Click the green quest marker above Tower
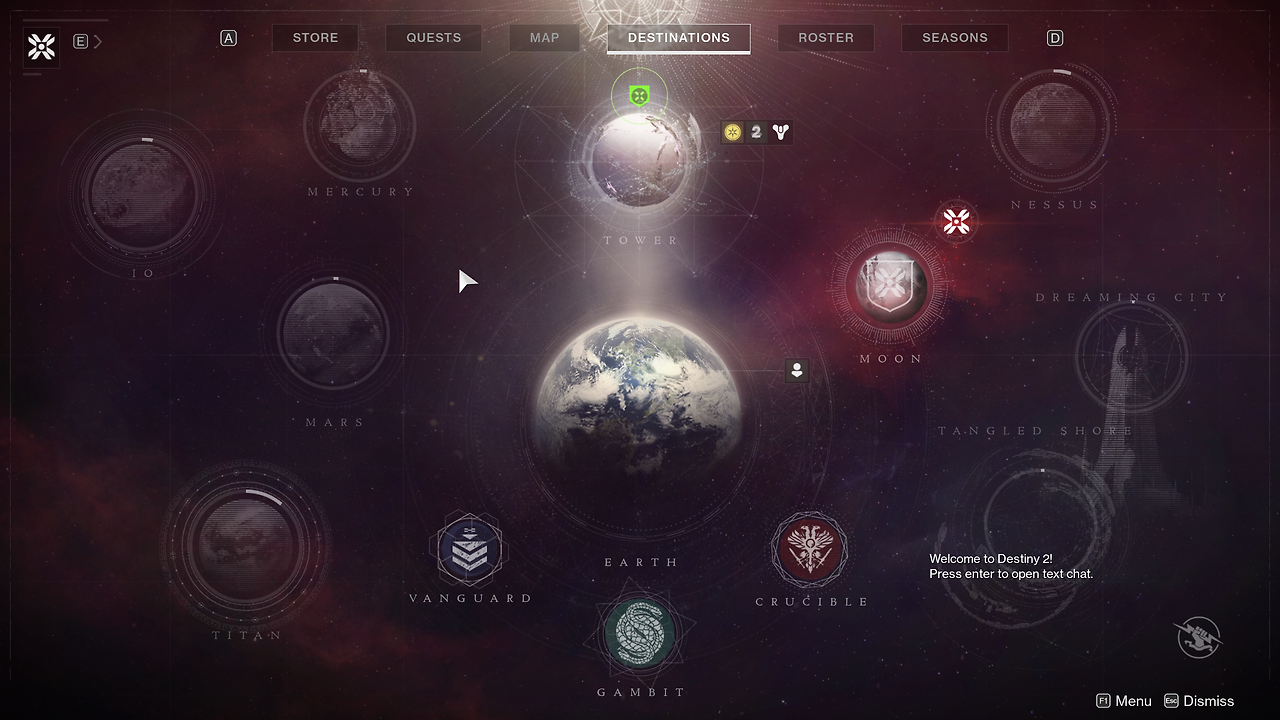The width and height of the screenshot is (1280, 720). pyautogui.click(x=639, y=96)
